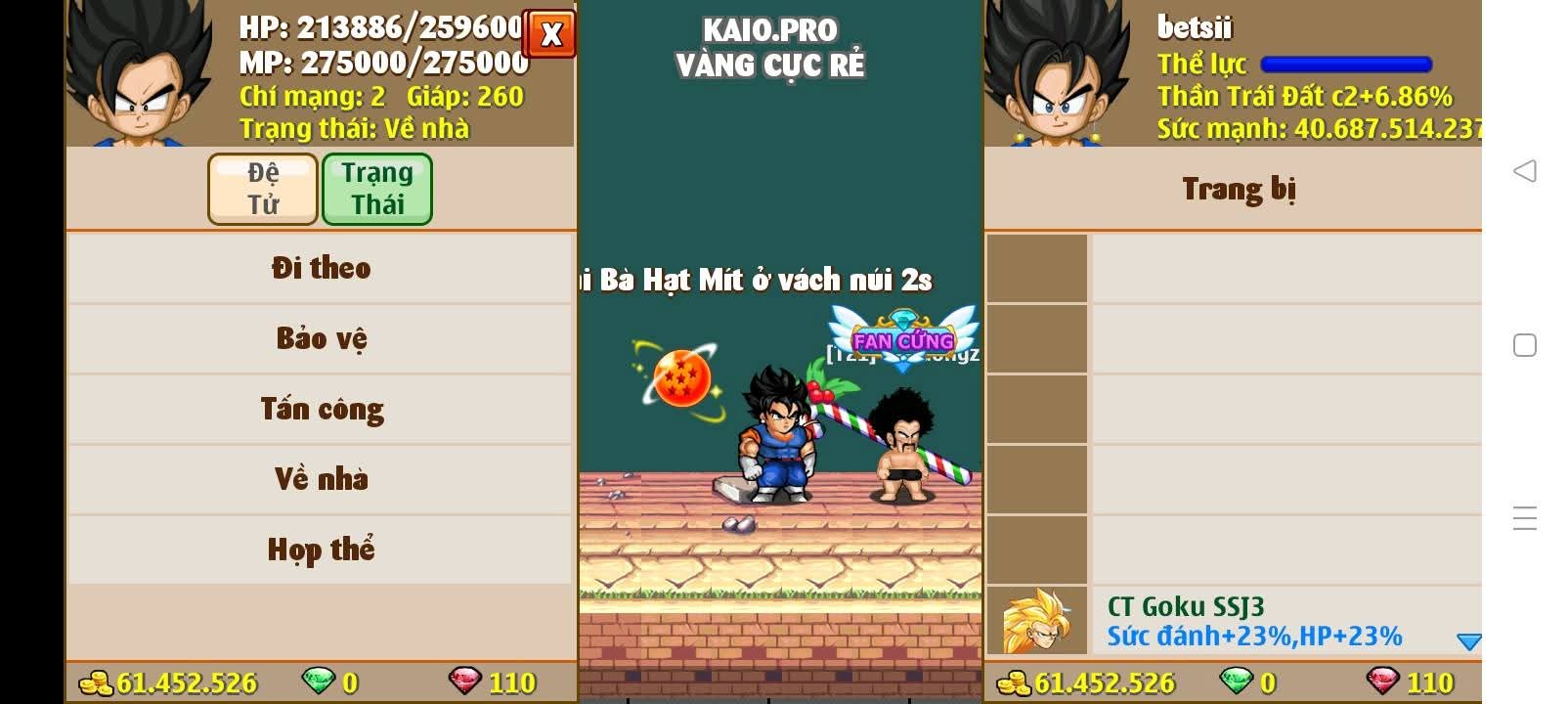This screenshot has width=1568, height=704.
Task: Send the pet Về nhà
Action: pos(321,479)
